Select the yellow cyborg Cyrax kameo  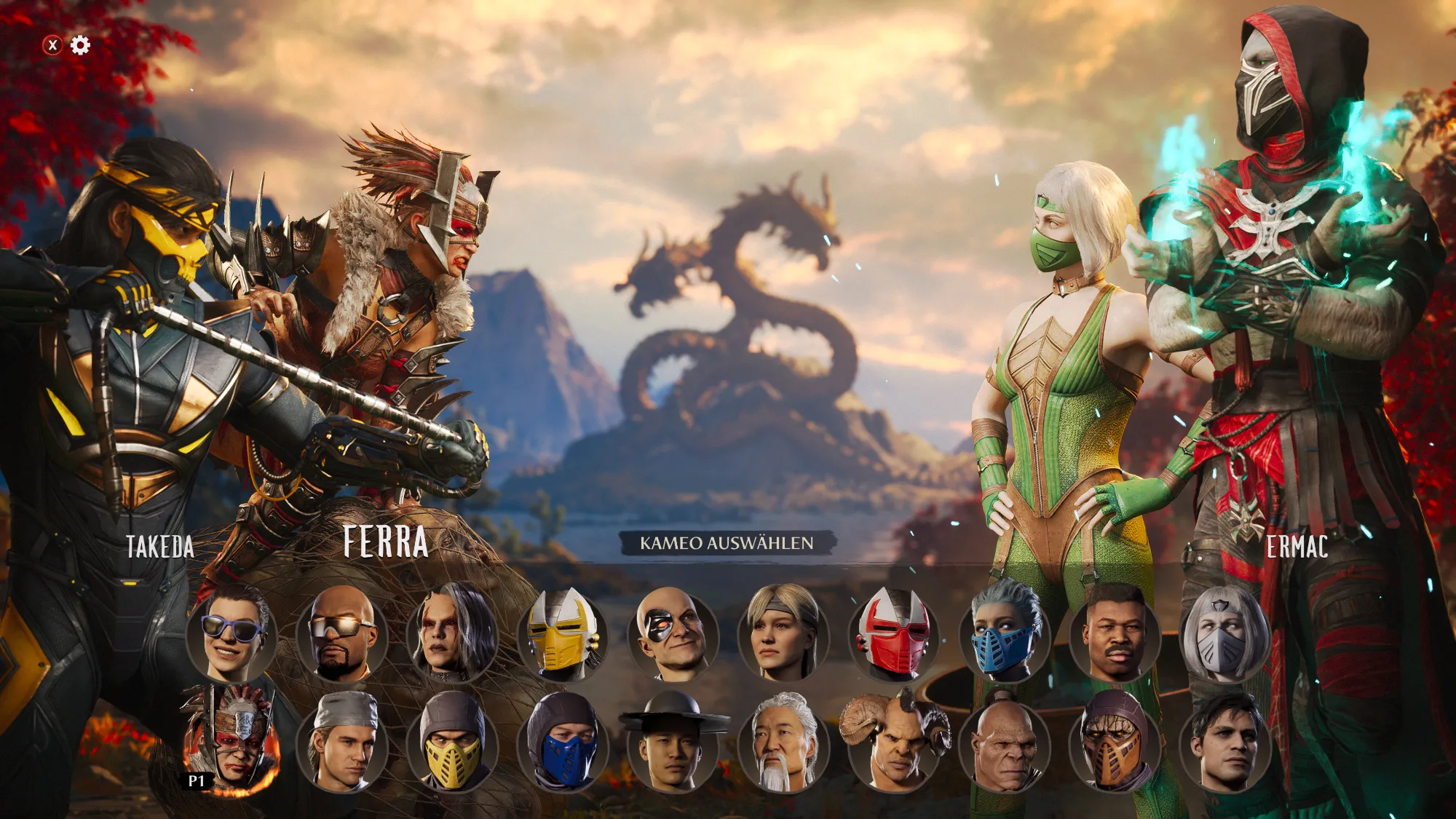pyautogui.click(x=562, y=633)
